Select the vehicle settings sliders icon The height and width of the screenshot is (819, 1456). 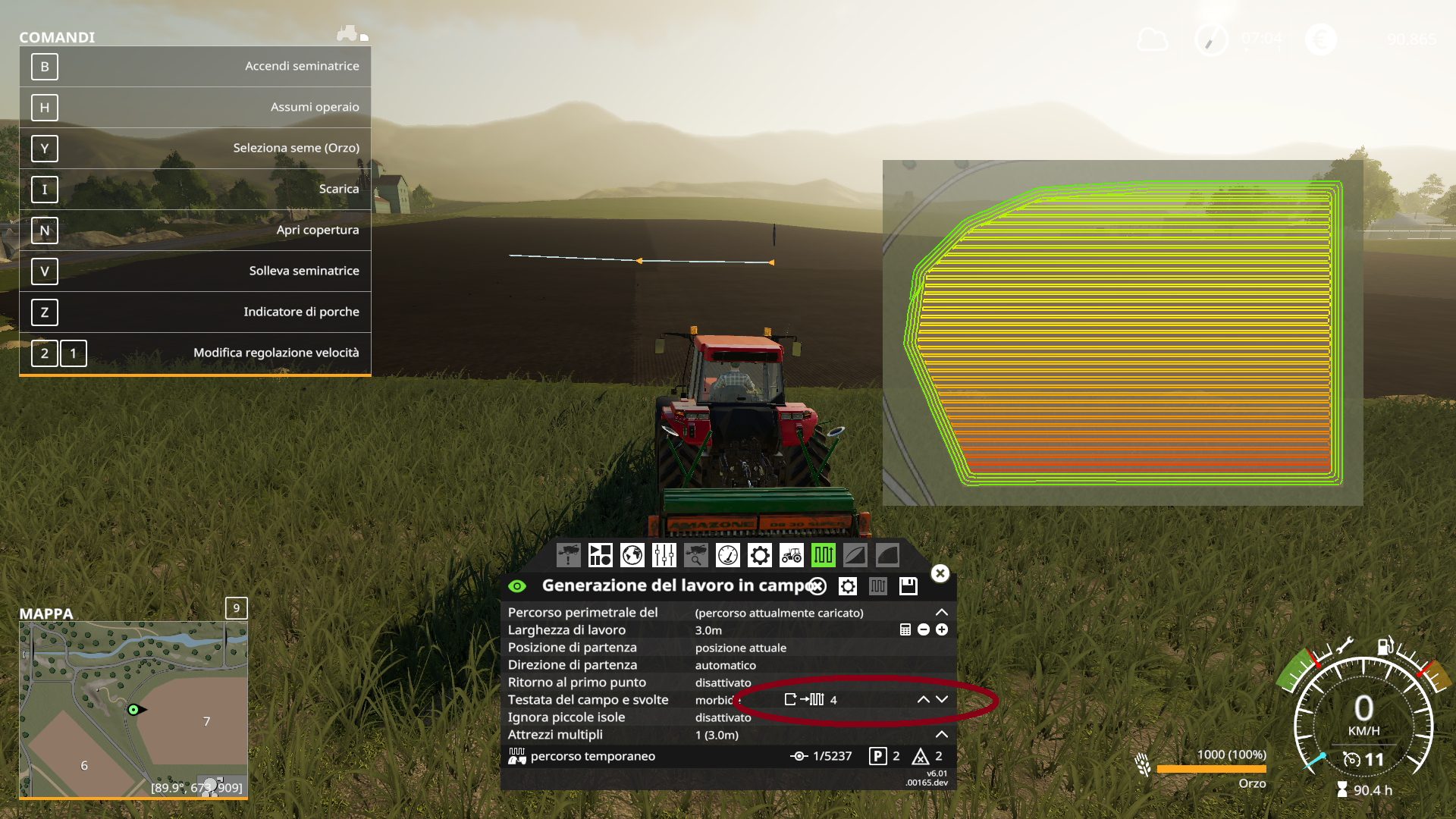coord(663,555)
